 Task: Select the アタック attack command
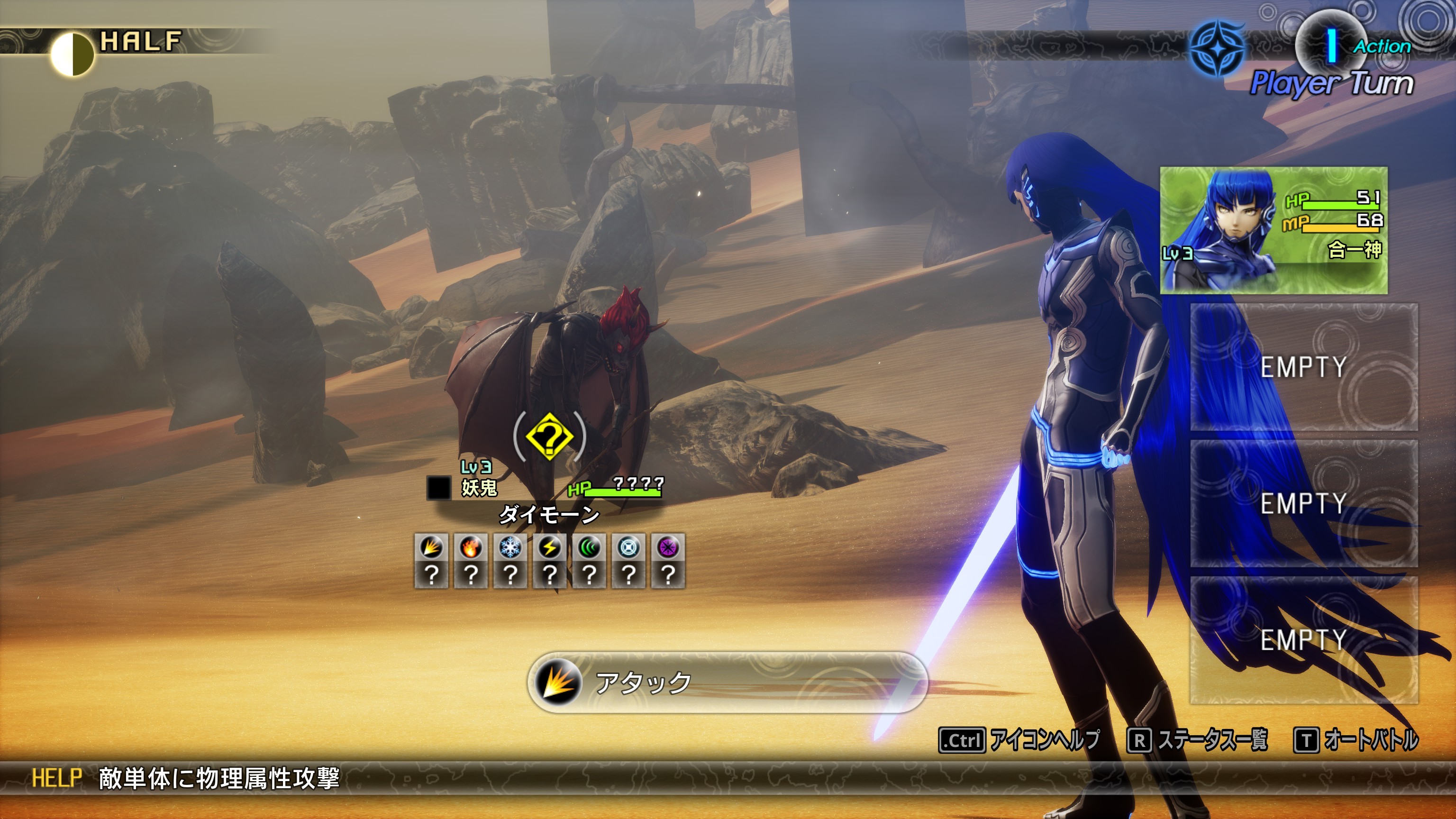click(x=726, y=682)
